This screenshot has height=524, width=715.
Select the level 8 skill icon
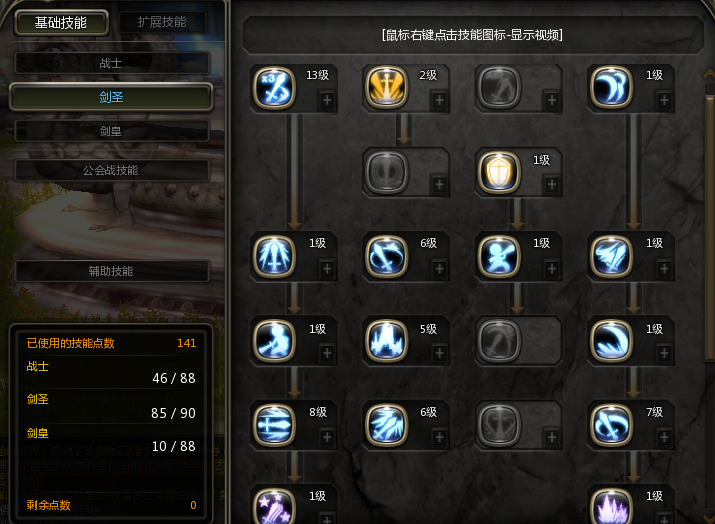[x=273, y=424]
